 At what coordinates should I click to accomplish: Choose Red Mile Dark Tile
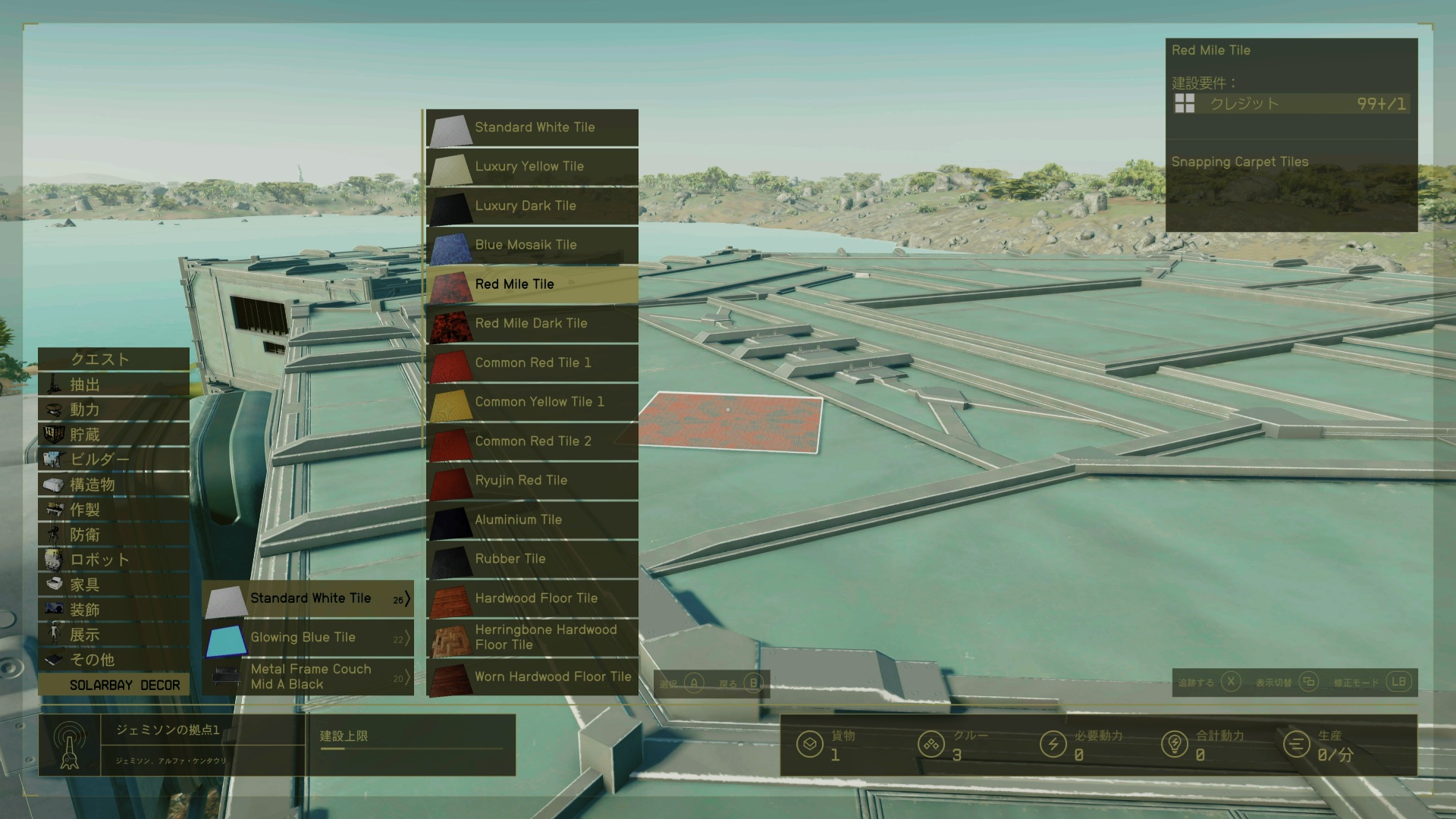pos(532,324)
